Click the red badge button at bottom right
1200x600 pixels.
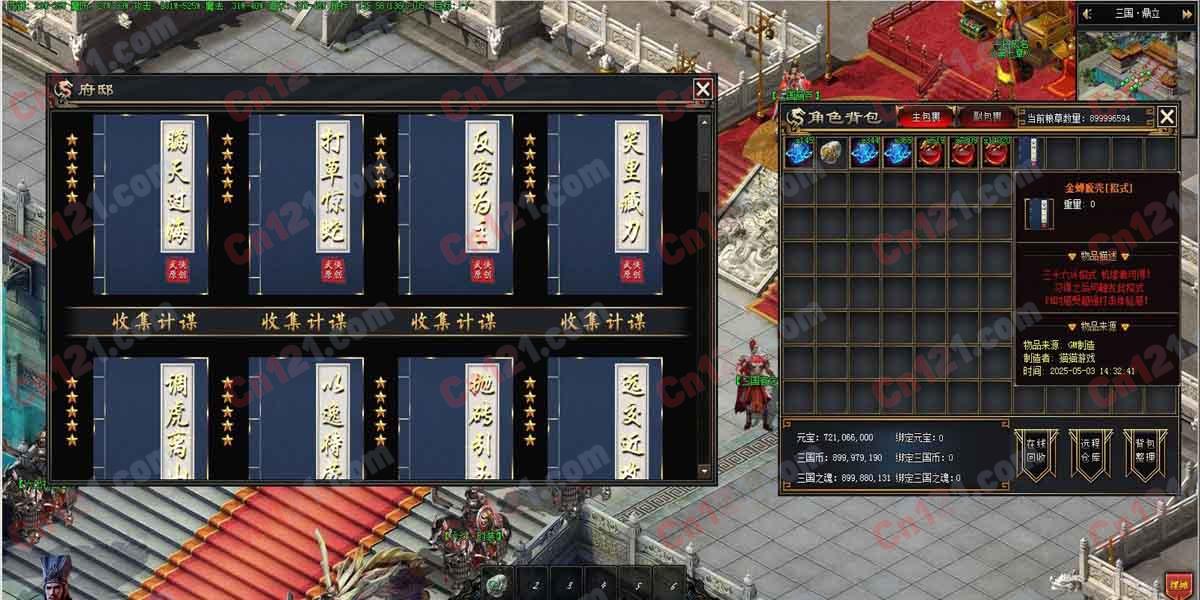[1176, 583]
